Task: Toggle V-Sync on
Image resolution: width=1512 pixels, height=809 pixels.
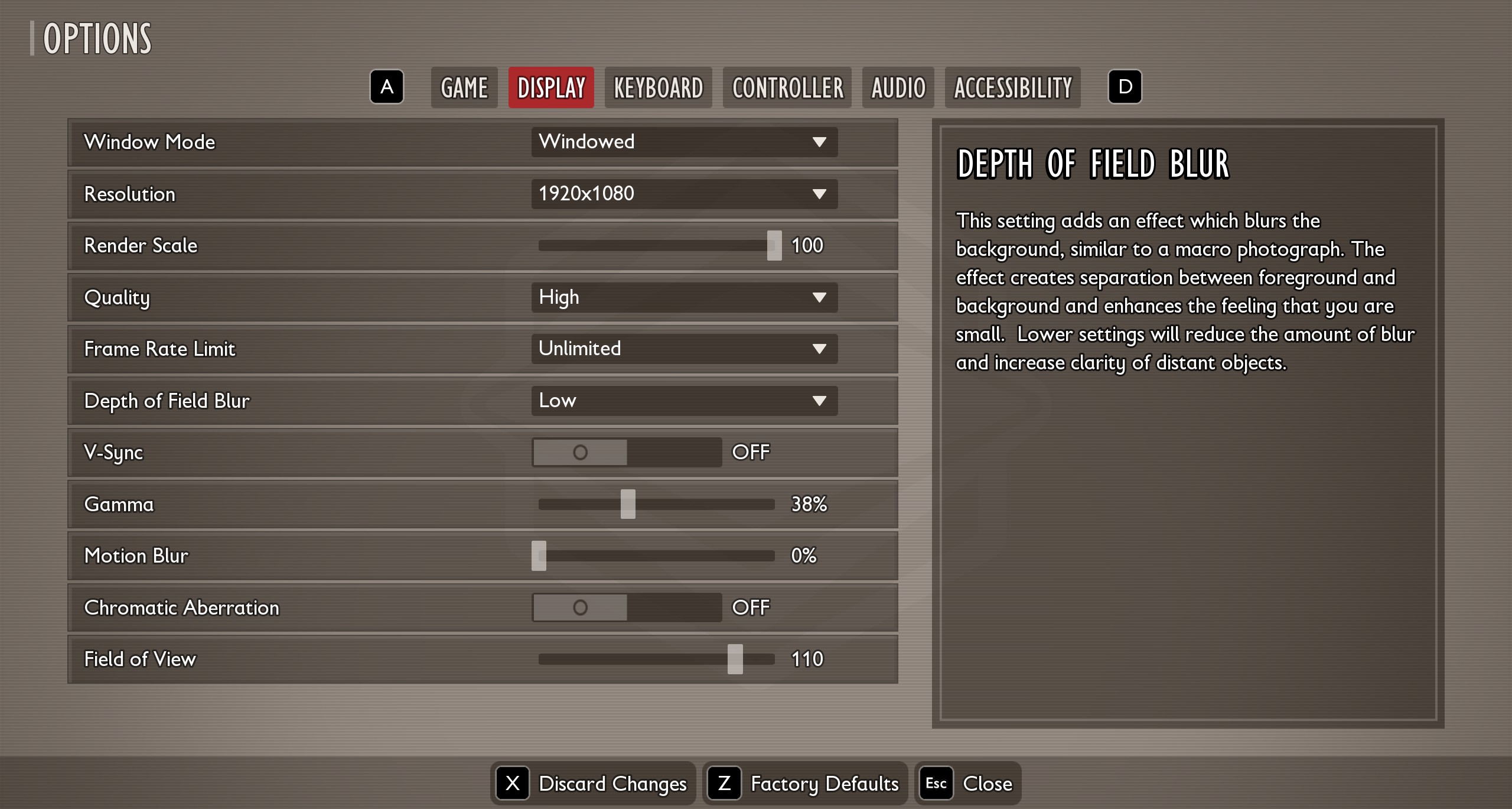Action: pyautogui.click(x=627, y=452)
